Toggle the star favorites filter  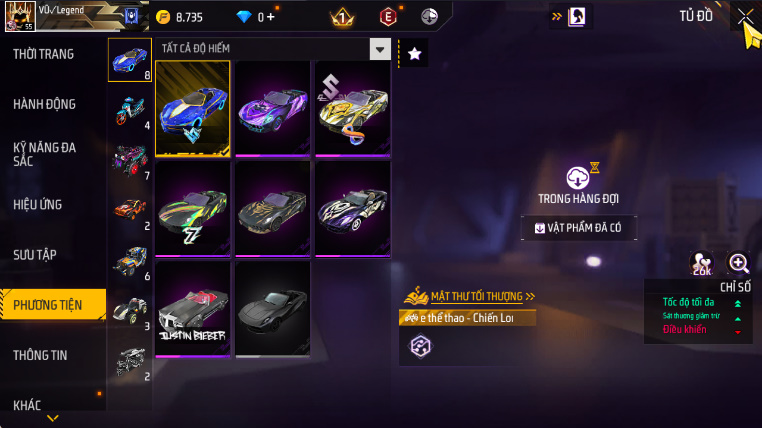pos(414,53)
